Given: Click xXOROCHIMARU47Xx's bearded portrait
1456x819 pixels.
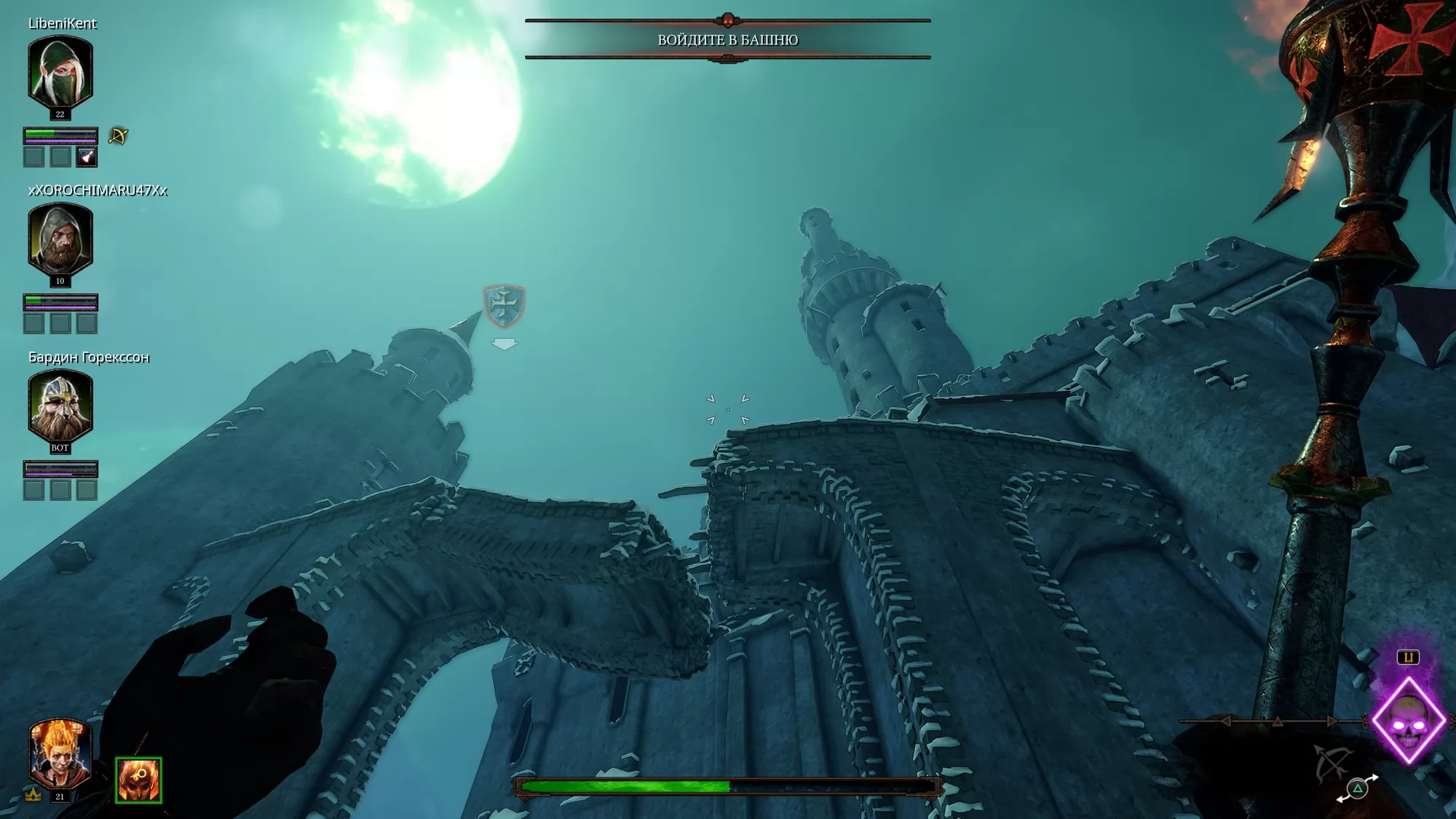Looking at the screenshot, I should click(x=60, y=239).
